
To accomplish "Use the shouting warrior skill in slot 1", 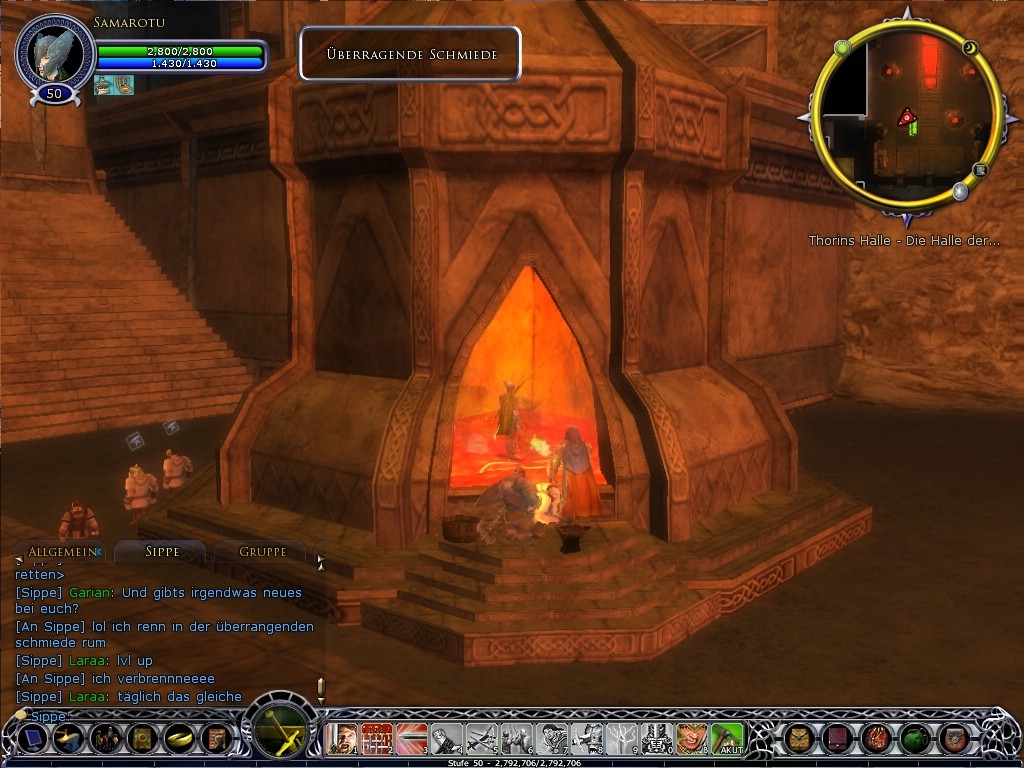I will (x=343, y=739).
